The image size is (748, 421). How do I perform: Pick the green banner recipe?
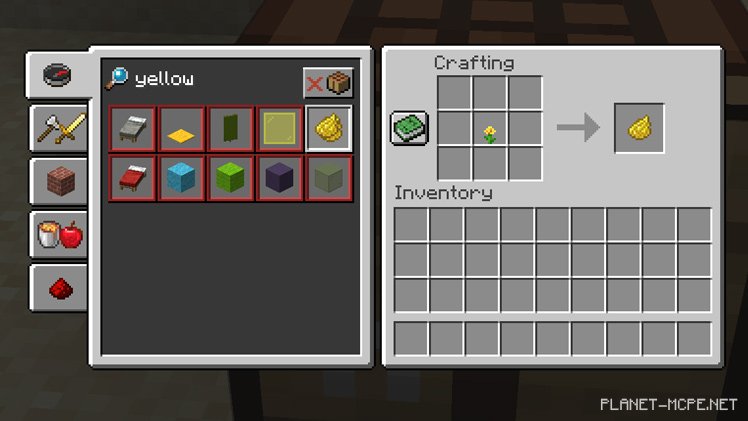(x=231, y=129)
